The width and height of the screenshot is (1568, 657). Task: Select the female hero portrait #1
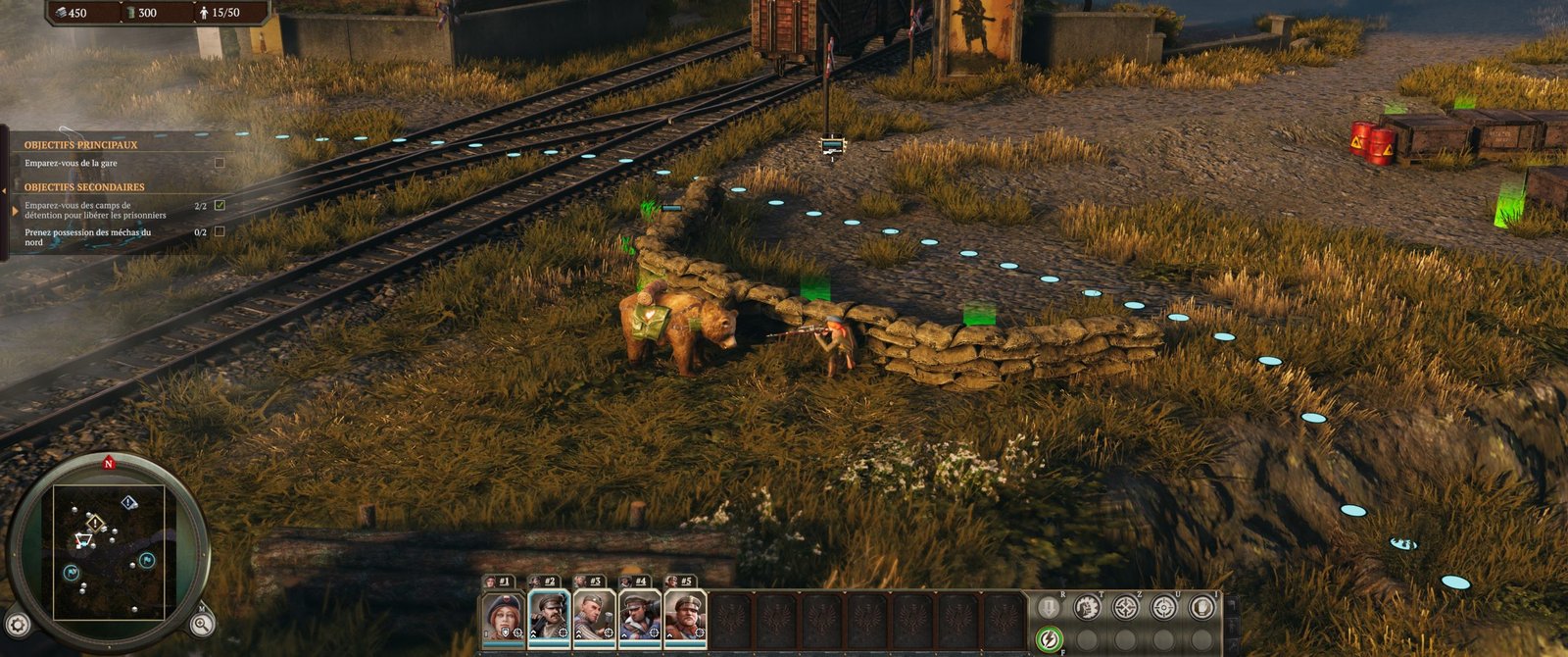(503, 616)
